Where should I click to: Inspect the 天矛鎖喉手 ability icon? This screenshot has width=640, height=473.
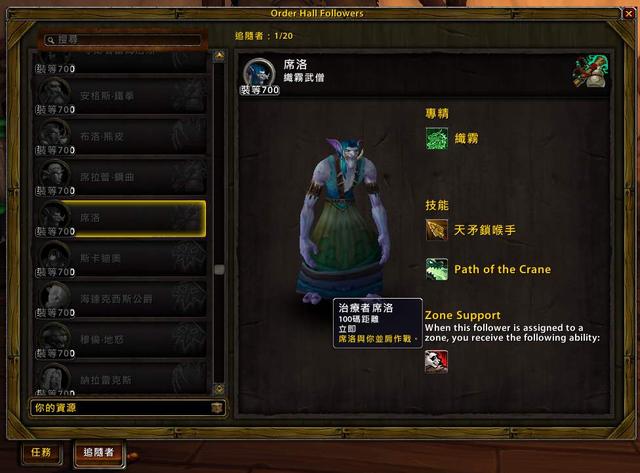(436, 230)
